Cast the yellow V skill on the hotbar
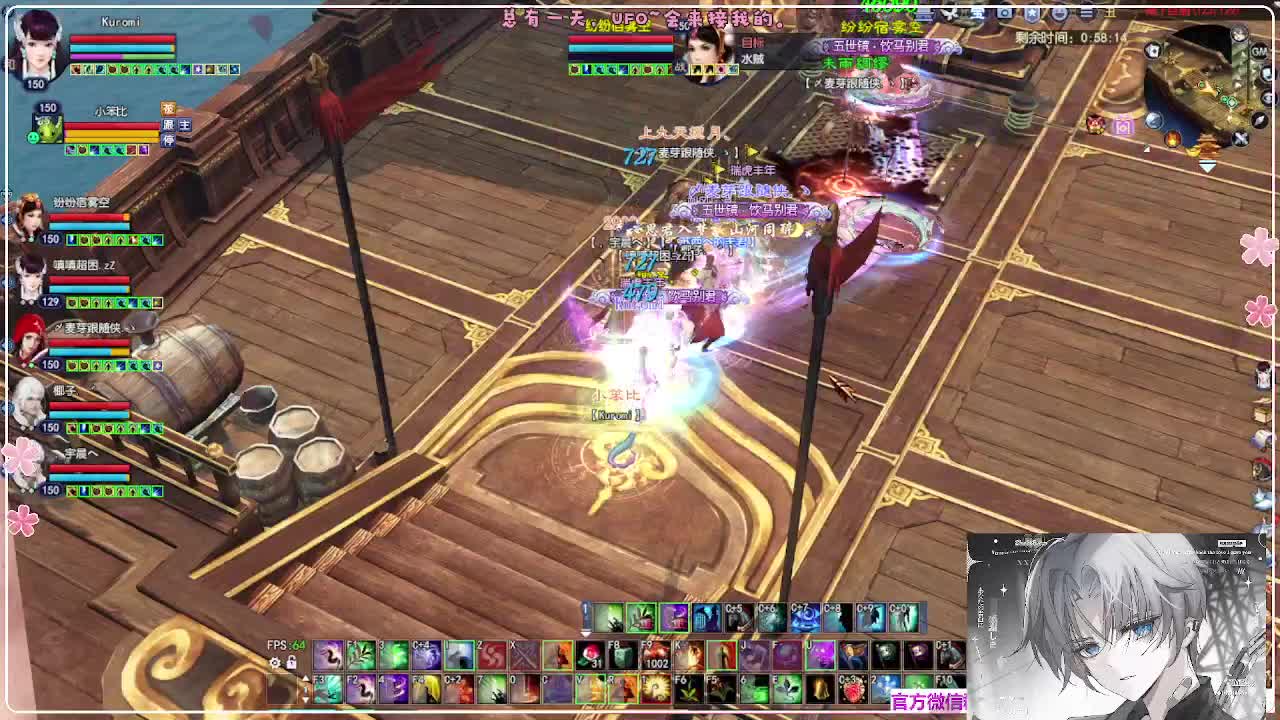This screenshot has width=1280, height=720. (x=590, y=690)
